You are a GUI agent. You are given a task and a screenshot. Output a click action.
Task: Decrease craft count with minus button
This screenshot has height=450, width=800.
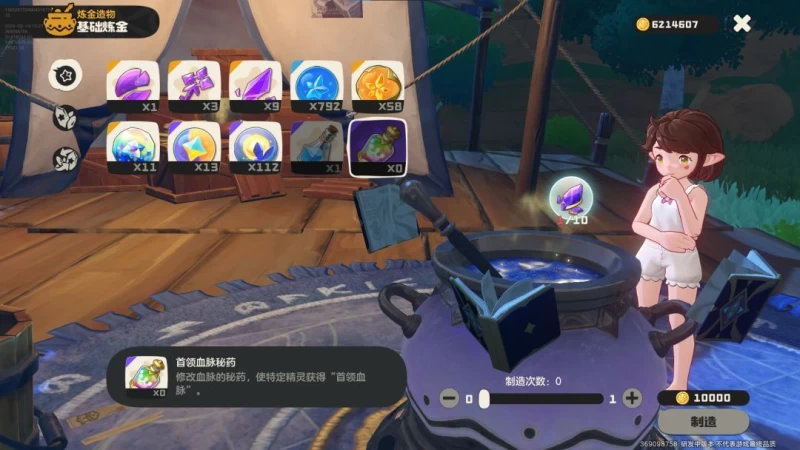point(449,398)
